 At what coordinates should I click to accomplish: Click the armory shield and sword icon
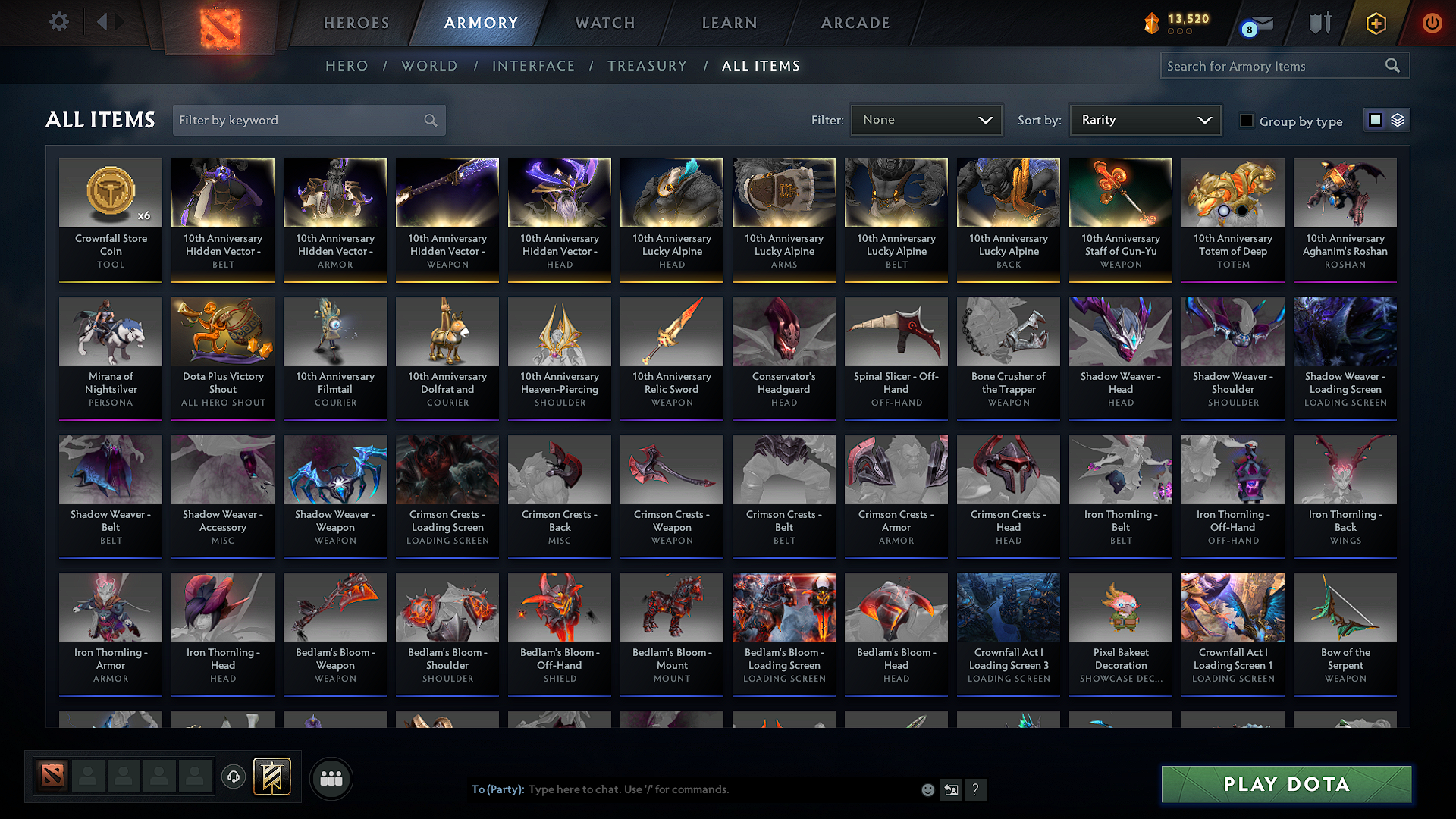[1319, 23]
